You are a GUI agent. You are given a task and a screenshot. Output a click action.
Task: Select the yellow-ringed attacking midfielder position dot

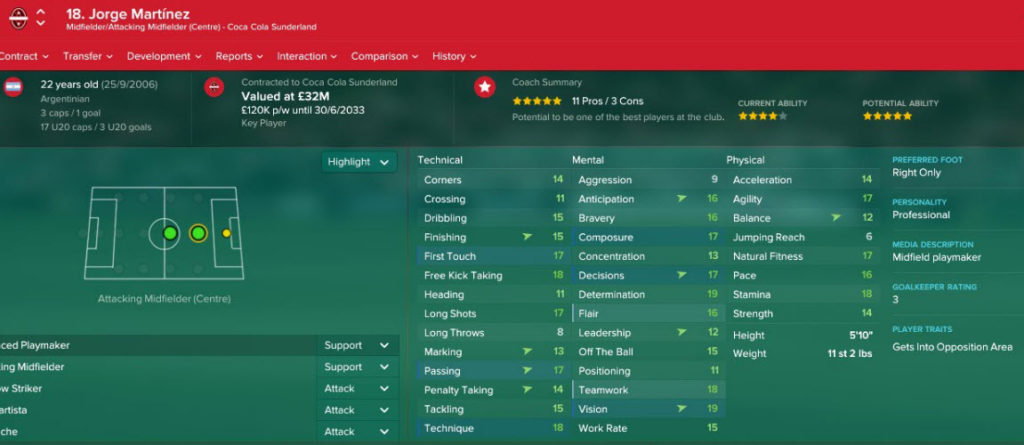(198, 234)
